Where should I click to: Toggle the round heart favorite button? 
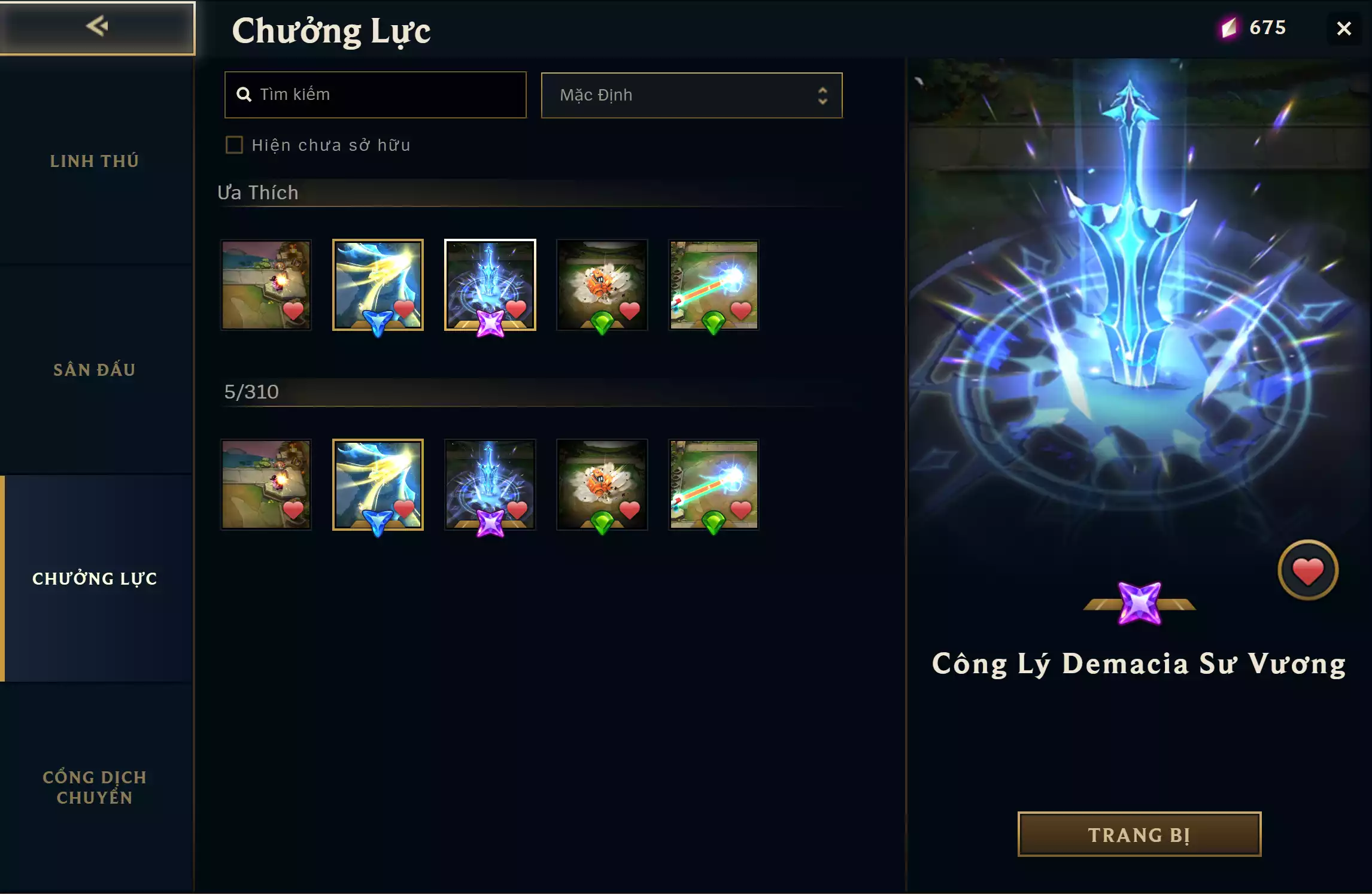tap(1307, 570)
